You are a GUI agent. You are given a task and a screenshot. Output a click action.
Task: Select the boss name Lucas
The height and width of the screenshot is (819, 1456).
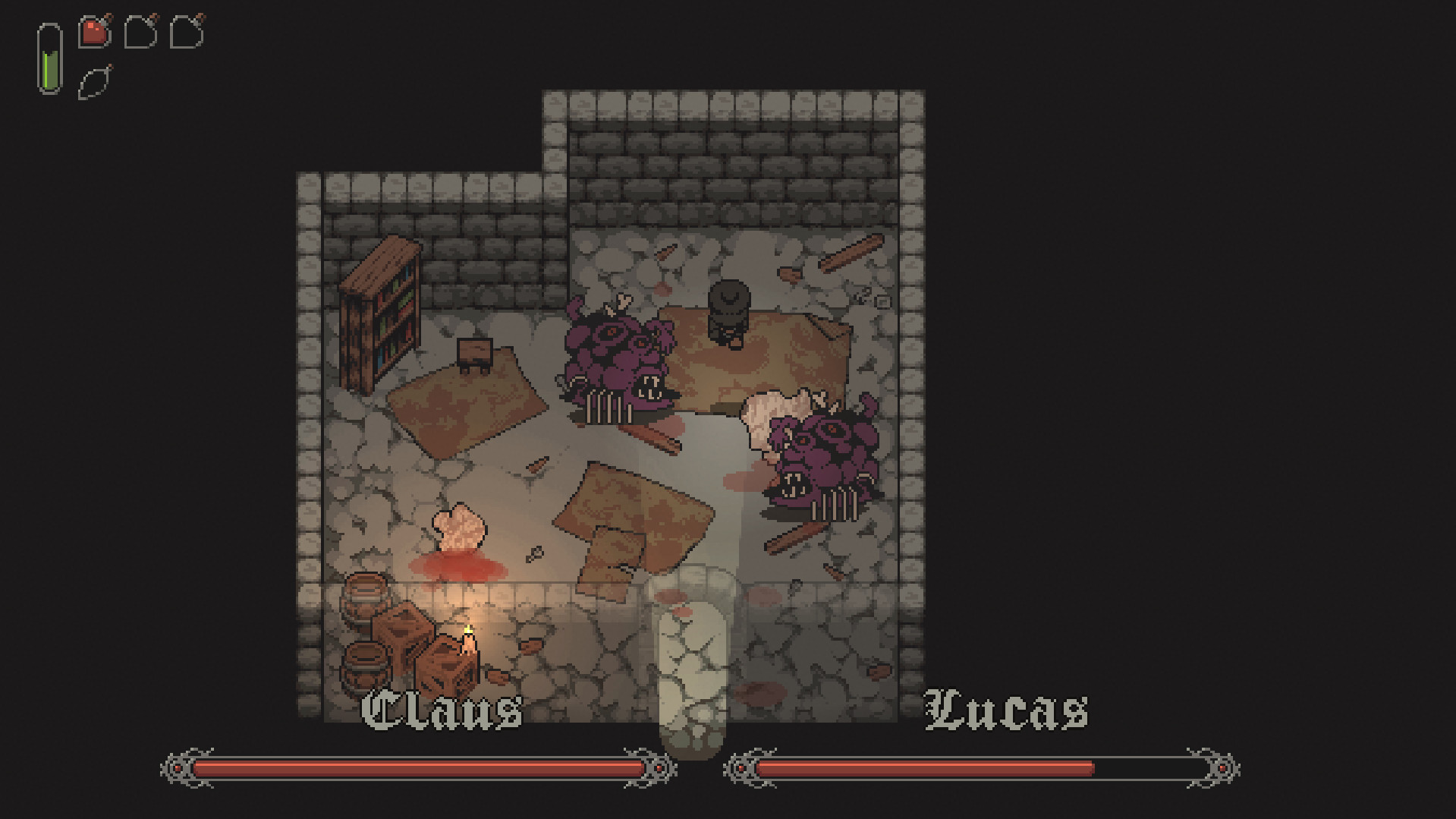[1003, 710]
